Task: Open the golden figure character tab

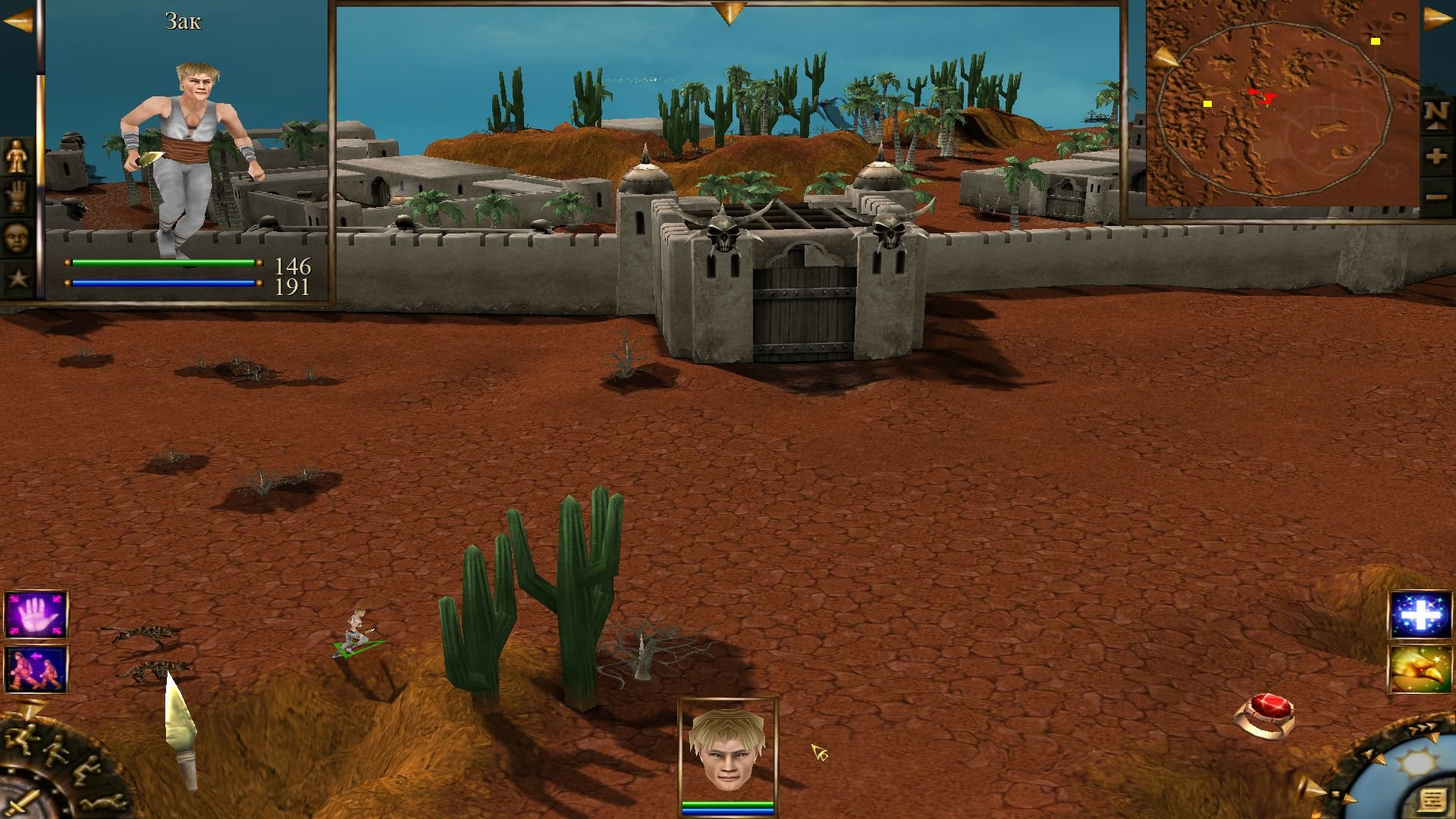Action: (17, 156)
